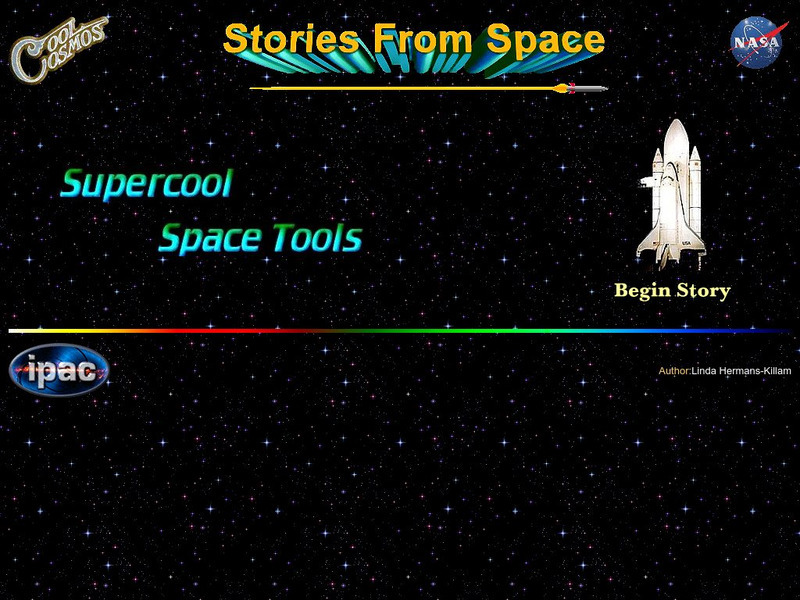Click the Begin Story text link
Screen dimensions: 800x600
click(x=672, y=291)
